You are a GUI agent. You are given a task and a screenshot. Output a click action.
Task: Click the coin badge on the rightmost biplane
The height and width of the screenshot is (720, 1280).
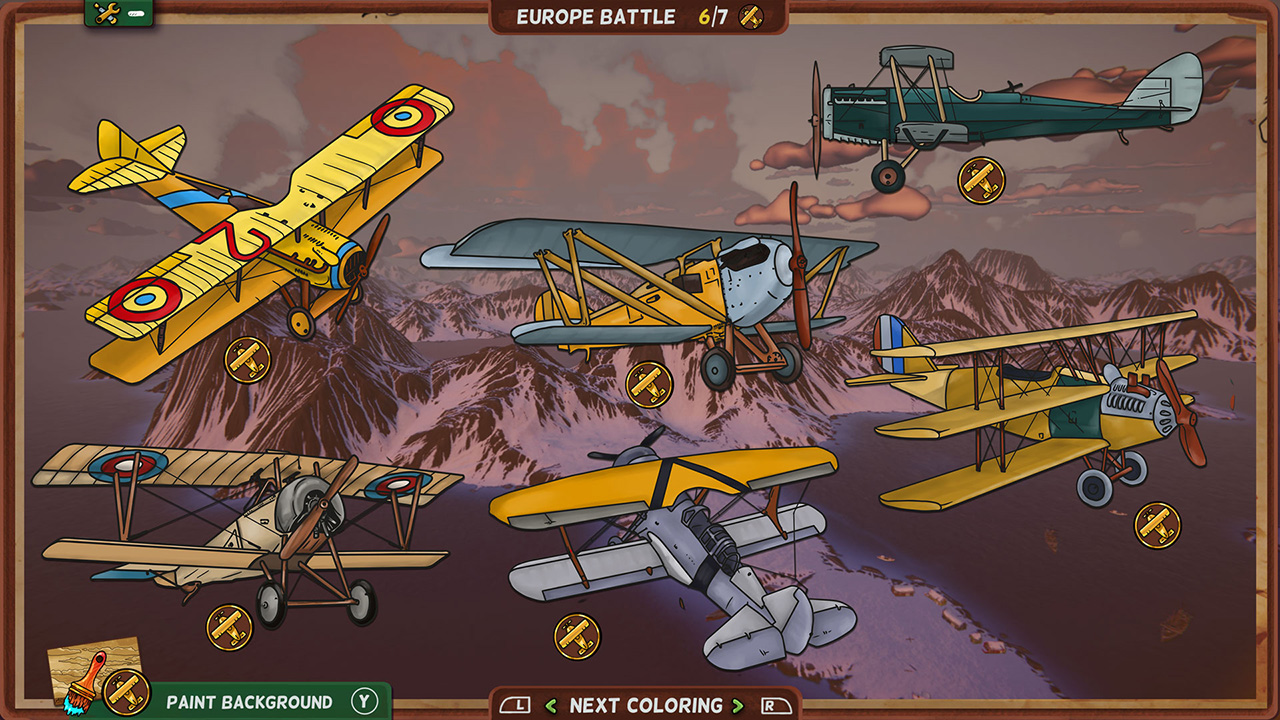tap(1155, 521)
